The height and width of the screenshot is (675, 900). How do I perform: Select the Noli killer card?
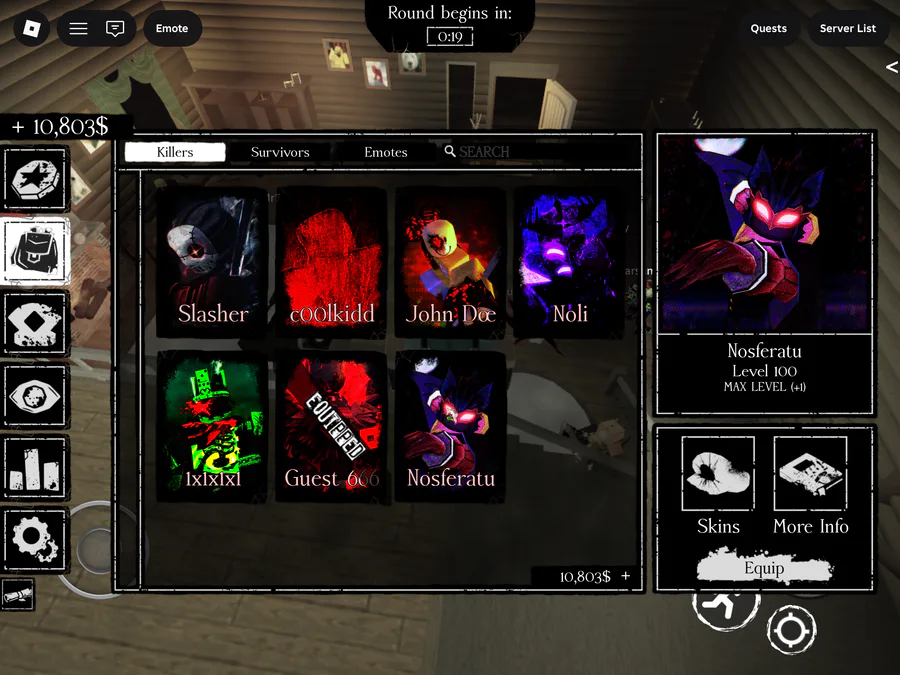(x=569, y=262)
